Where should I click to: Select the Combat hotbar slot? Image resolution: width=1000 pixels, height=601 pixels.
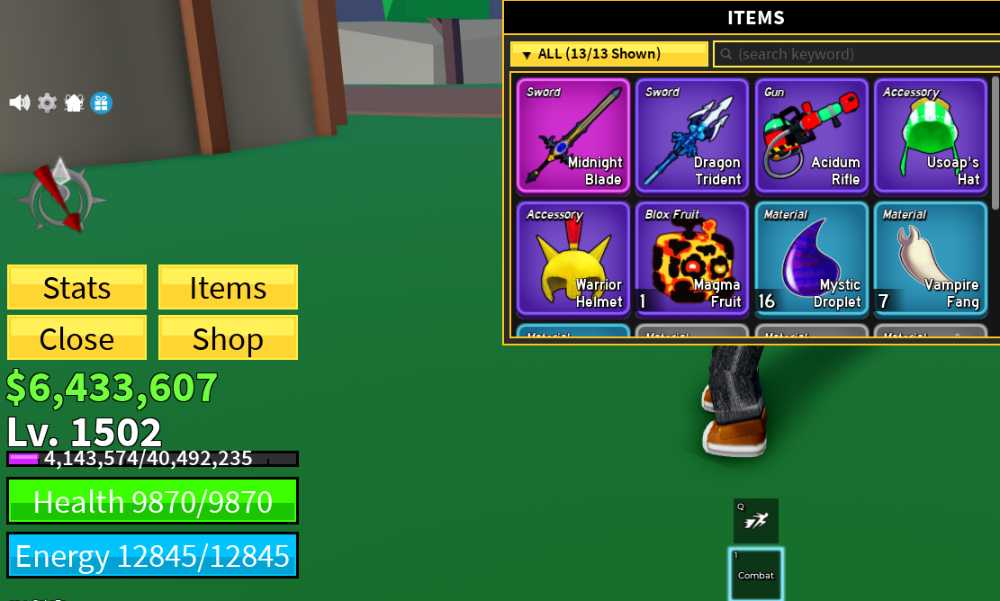[x=756, y=574]
